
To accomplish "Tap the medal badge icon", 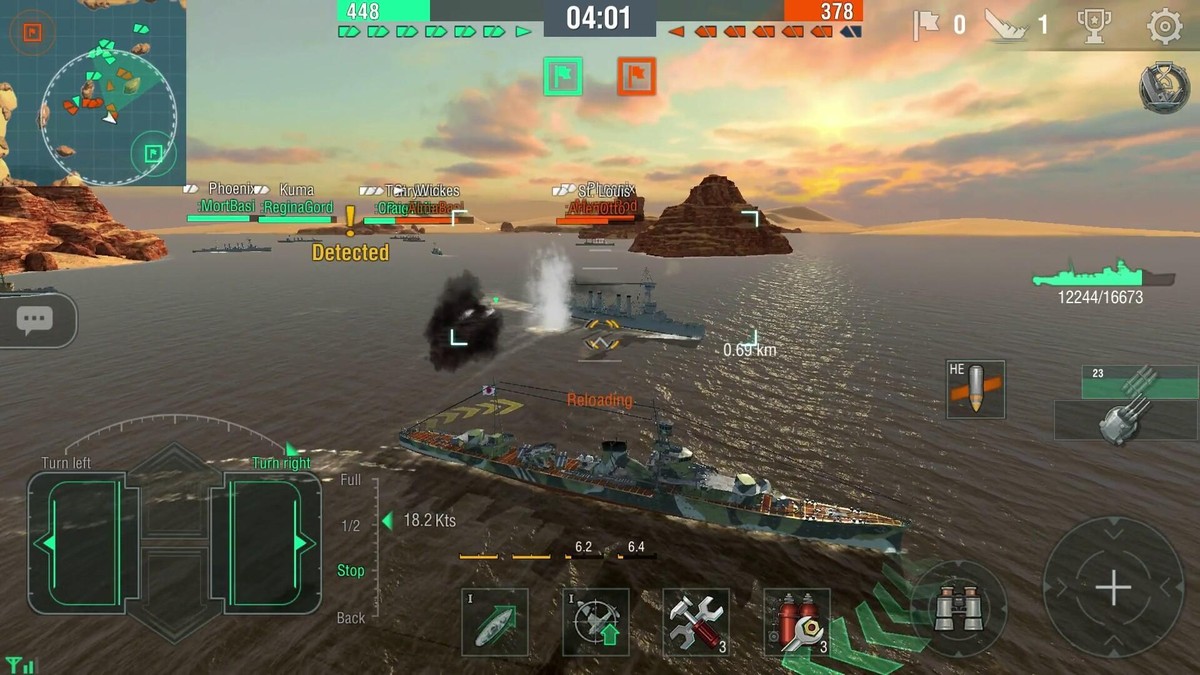I will tap(1163, 88).
